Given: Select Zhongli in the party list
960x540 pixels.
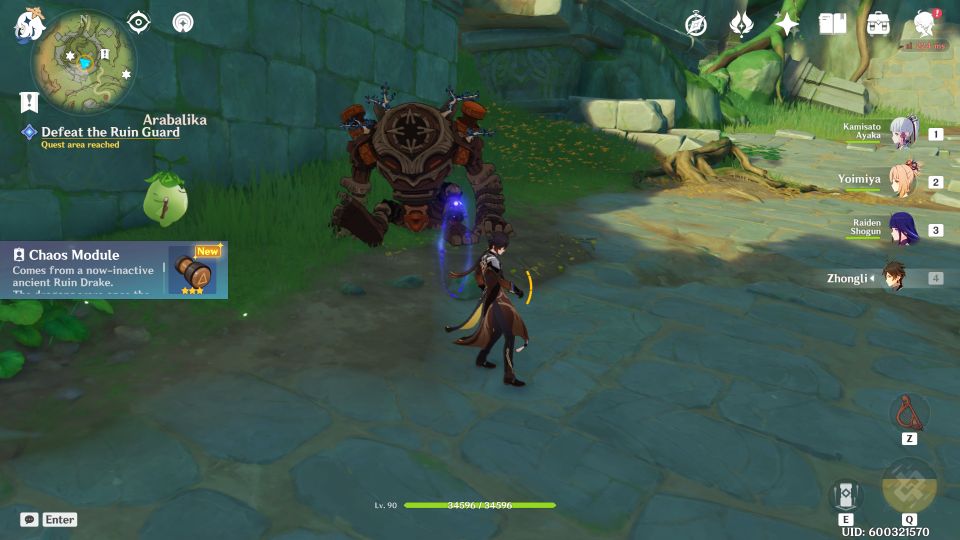Looking at the screenshot, I should coord(893,278).
